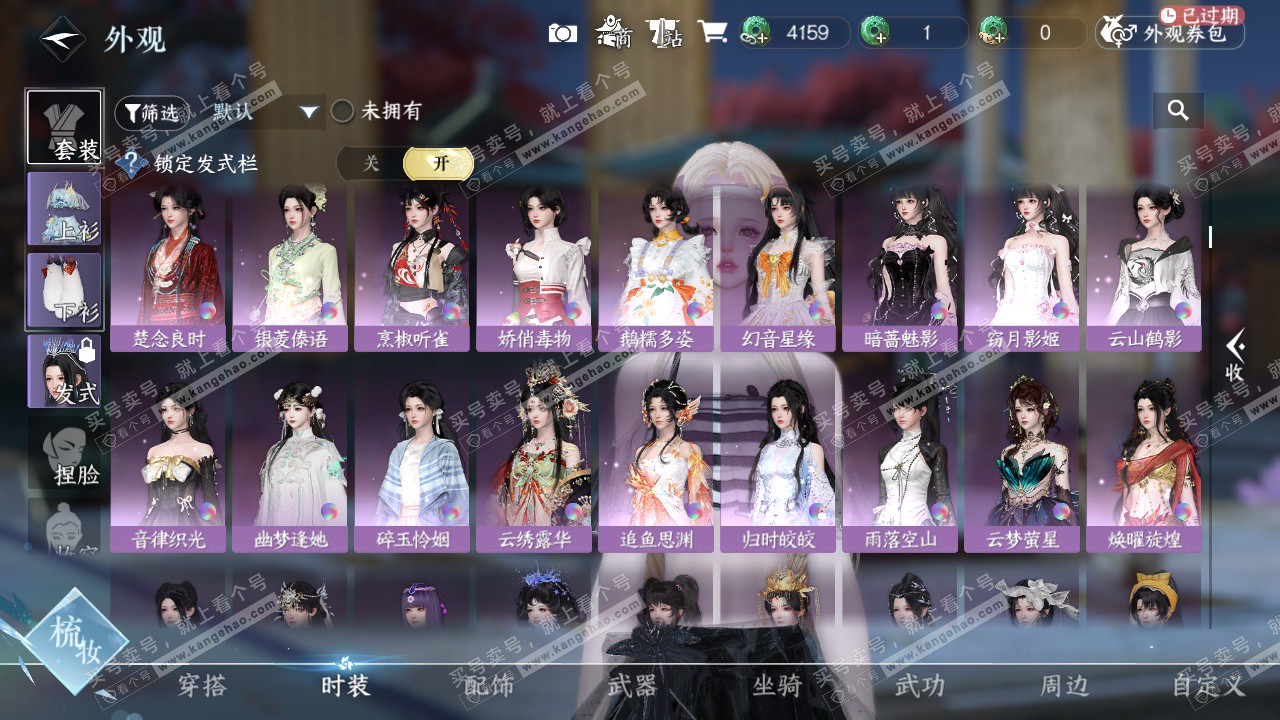
Task: Open the shopping cart
Action: coord(712,32)
